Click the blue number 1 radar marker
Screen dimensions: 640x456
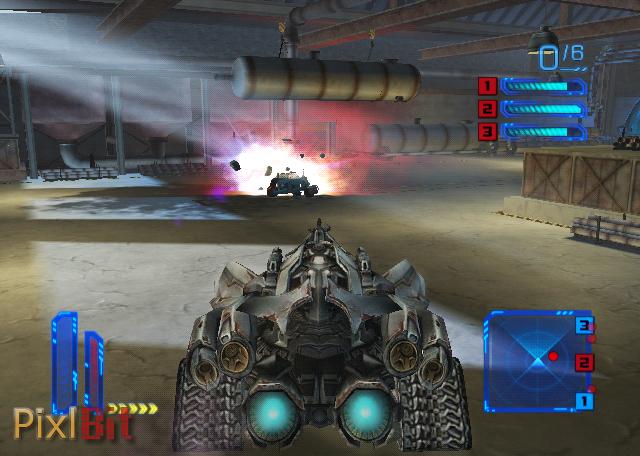click(585, 401)
